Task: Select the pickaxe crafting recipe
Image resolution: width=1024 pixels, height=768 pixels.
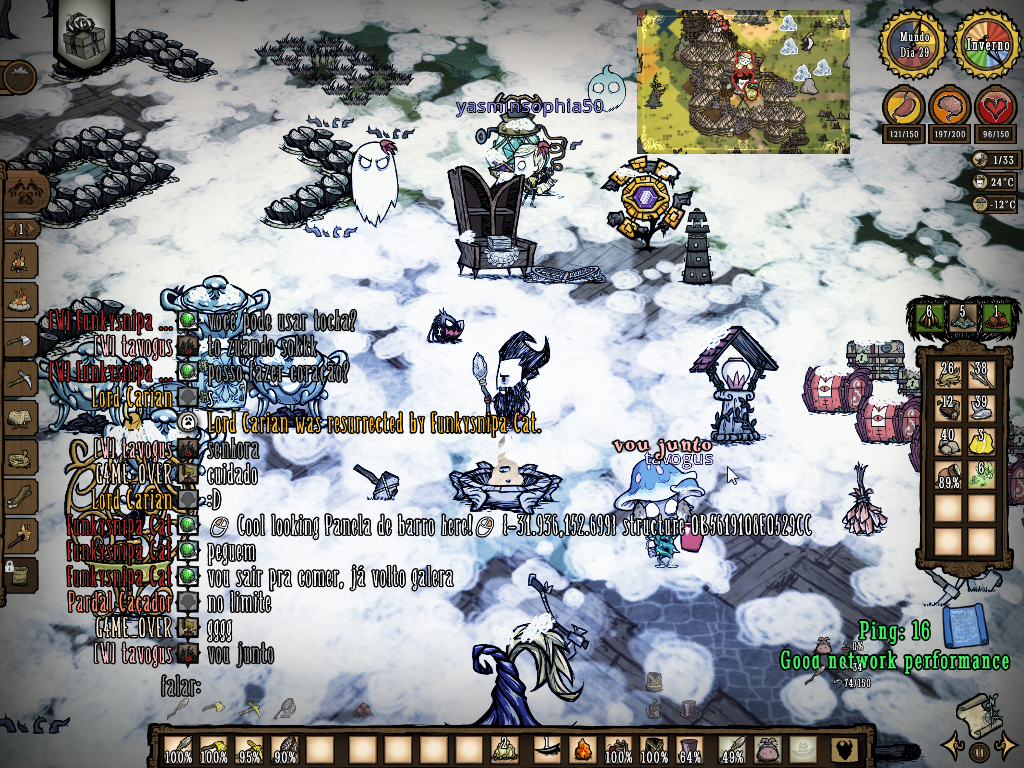Action: pos(20,380)
